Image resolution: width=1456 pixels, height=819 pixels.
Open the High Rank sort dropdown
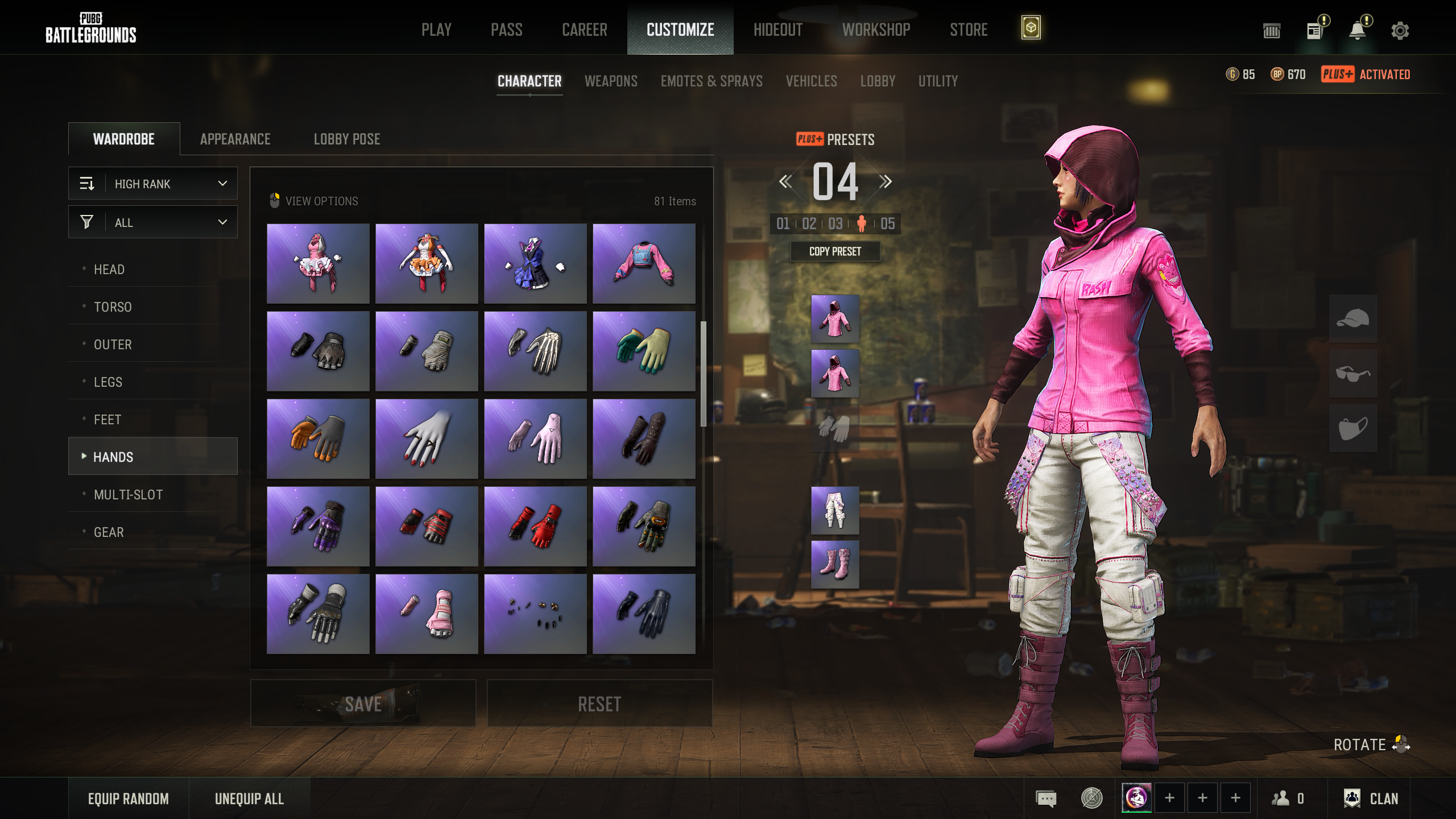pyautogui.click(x=153, y=184)
